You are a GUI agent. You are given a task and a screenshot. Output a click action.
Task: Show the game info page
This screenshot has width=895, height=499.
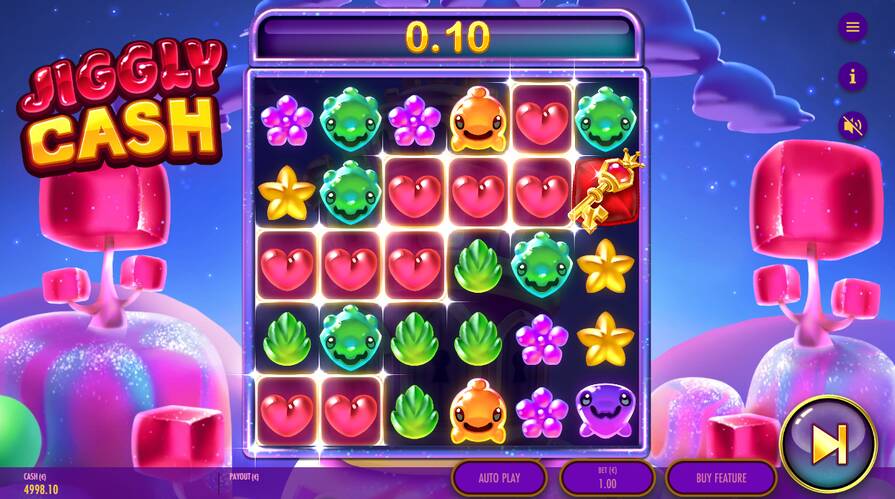click(x=852, y=76)
